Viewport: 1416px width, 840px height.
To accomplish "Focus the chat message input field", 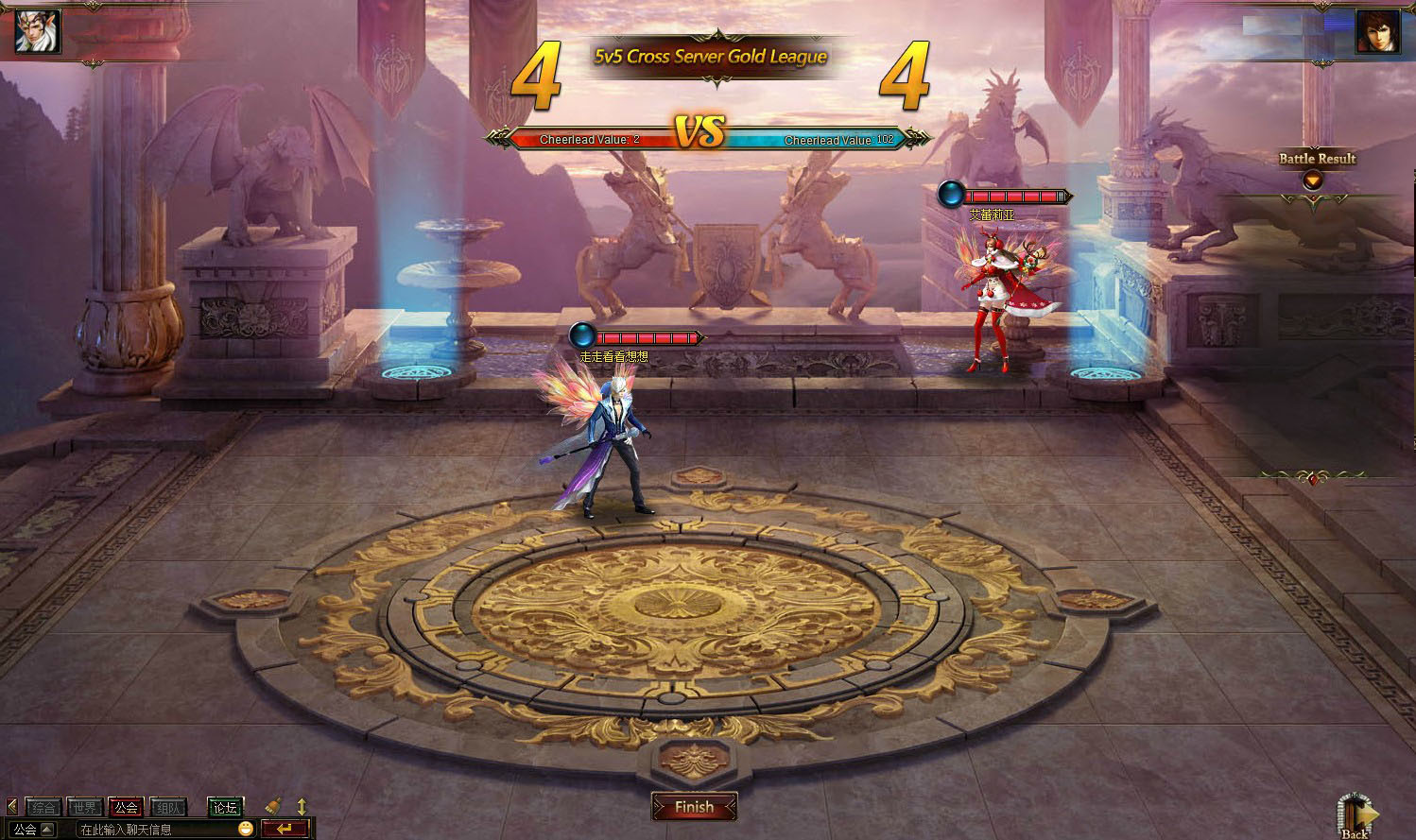I will (x=151, y=830).
